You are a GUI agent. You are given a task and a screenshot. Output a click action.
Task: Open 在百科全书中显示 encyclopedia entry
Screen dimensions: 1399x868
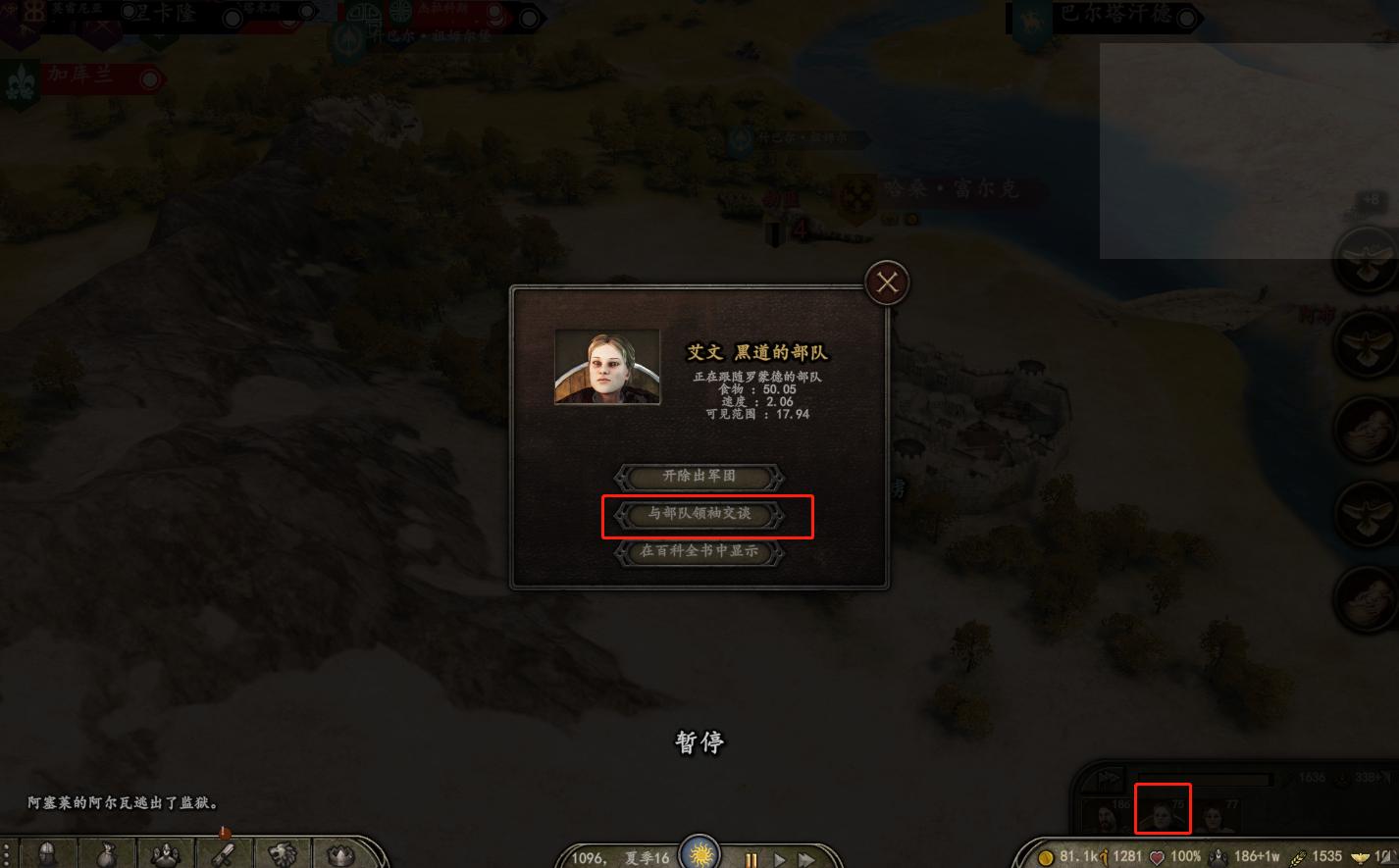click(699, 551)
